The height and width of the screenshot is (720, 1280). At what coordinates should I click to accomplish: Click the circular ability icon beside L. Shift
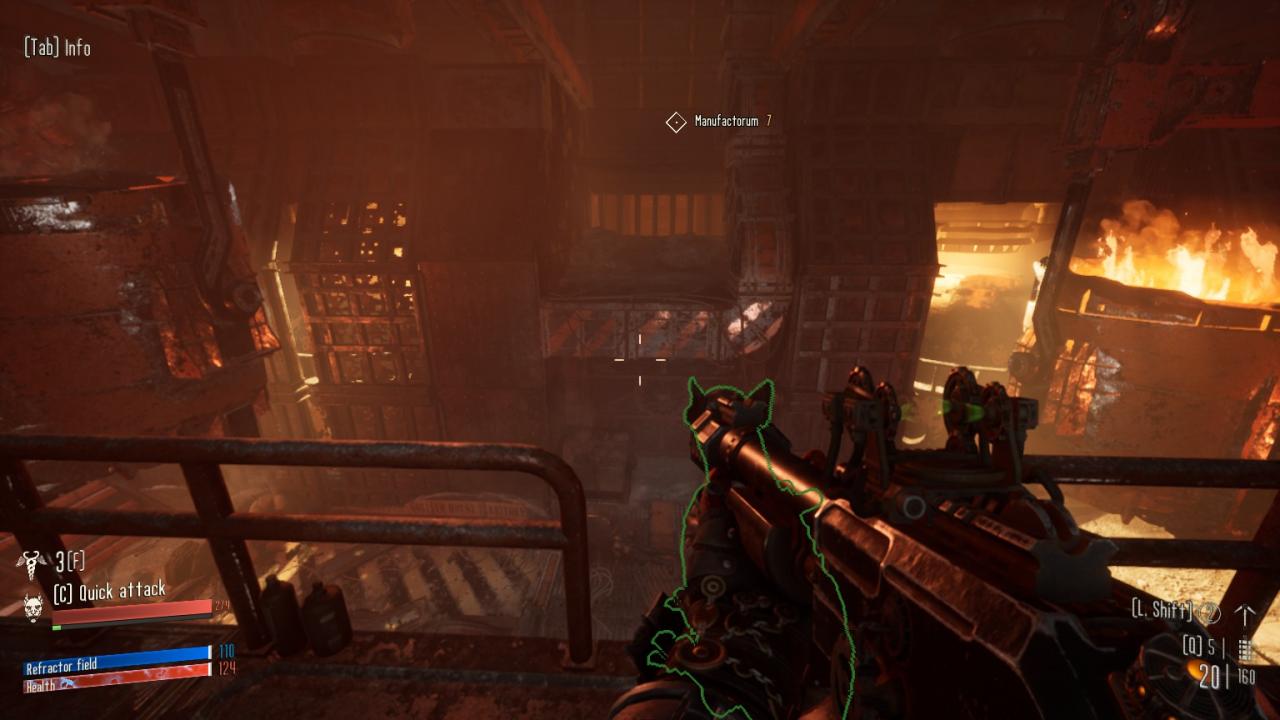coord(1209,612)
